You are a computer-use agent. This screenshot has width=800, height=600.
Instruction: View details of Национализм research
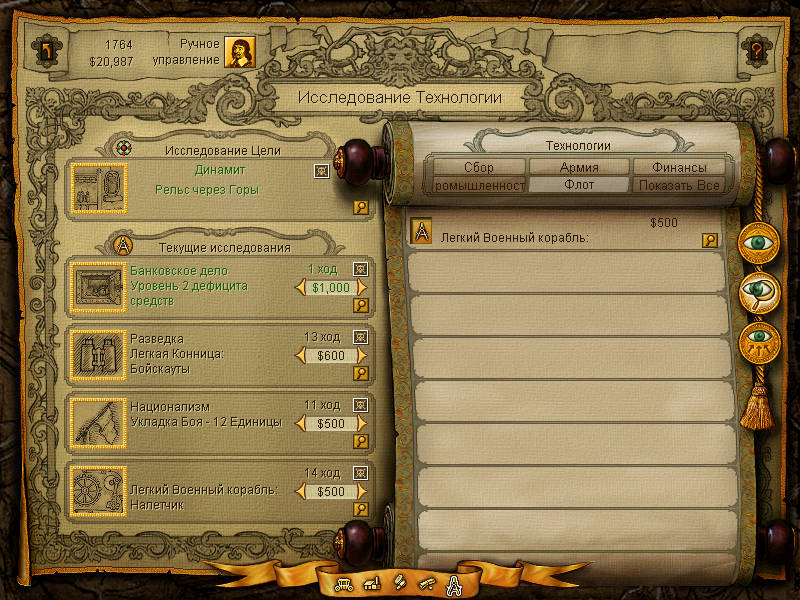pos(361,440)
